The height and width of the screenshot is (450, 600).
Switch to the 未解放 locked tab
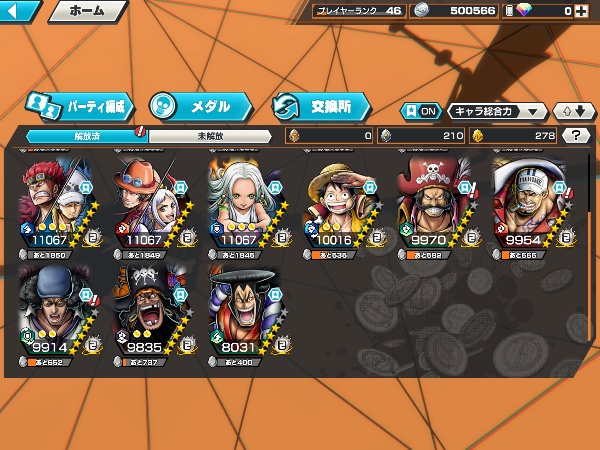click(x=209, y=136)
